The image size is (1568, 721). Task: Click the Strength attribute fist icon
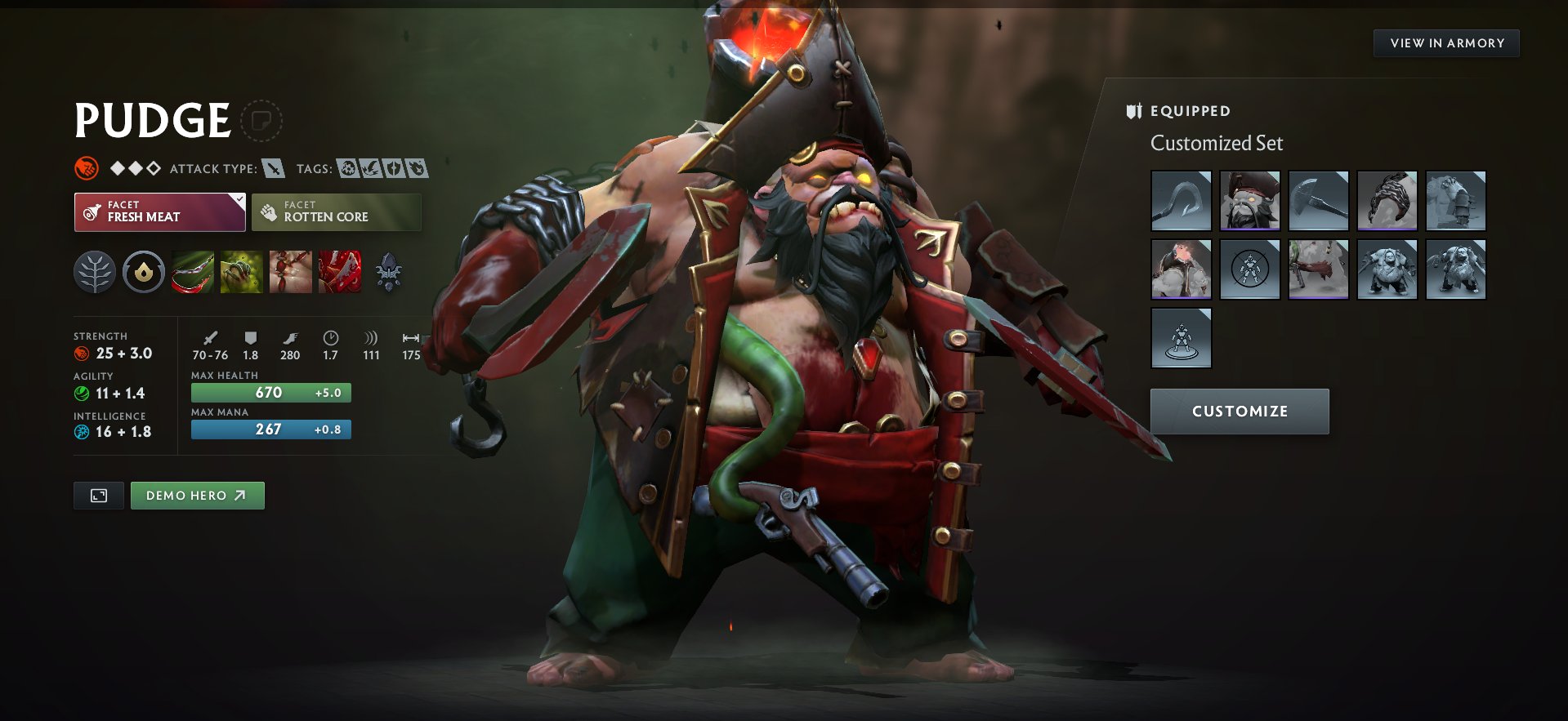[x=81, y=354]
